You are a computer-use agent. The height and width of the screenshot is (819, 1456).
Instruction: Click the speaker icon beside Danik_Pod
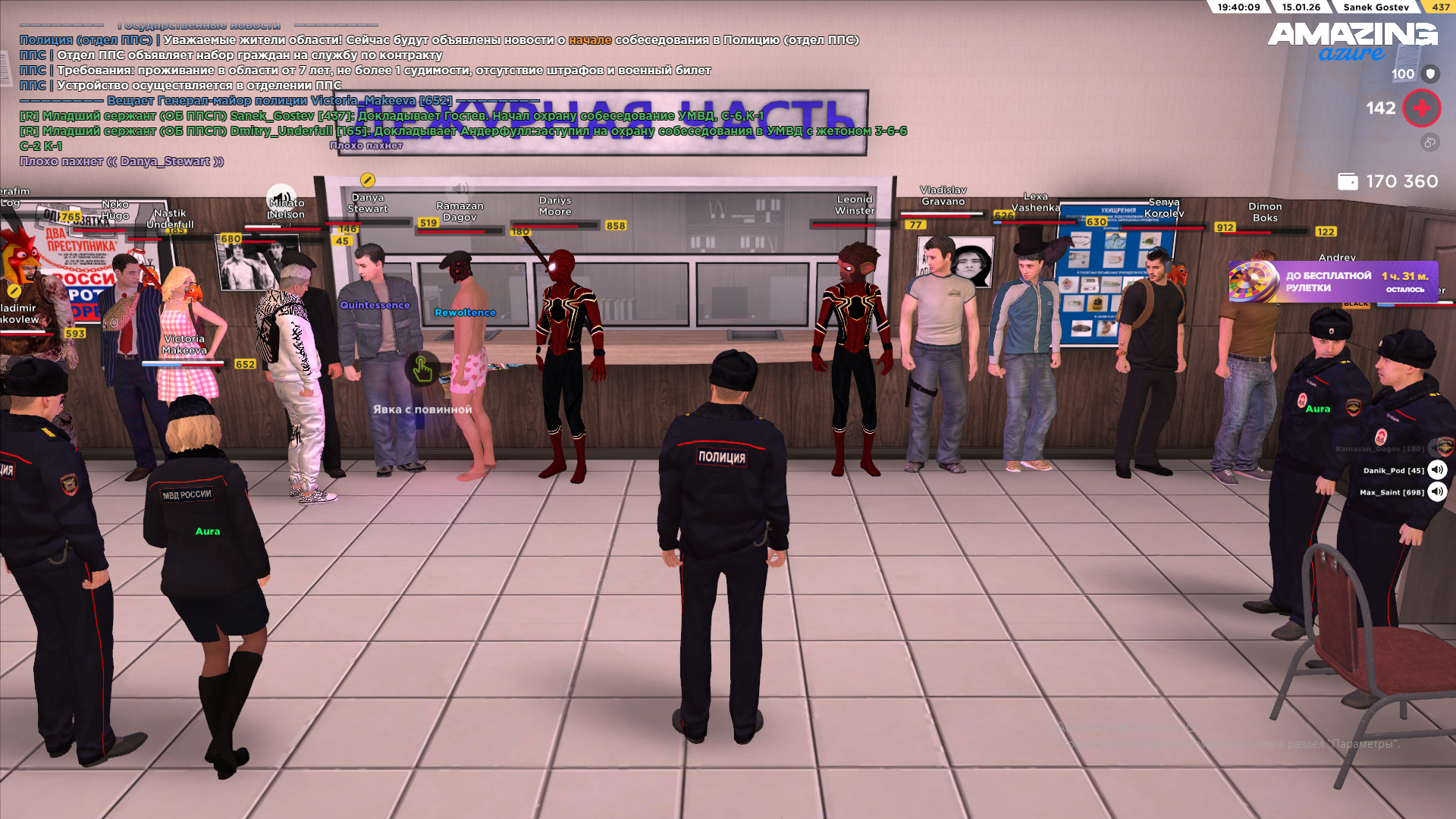pyautogui.click(x=1437, y=470)
